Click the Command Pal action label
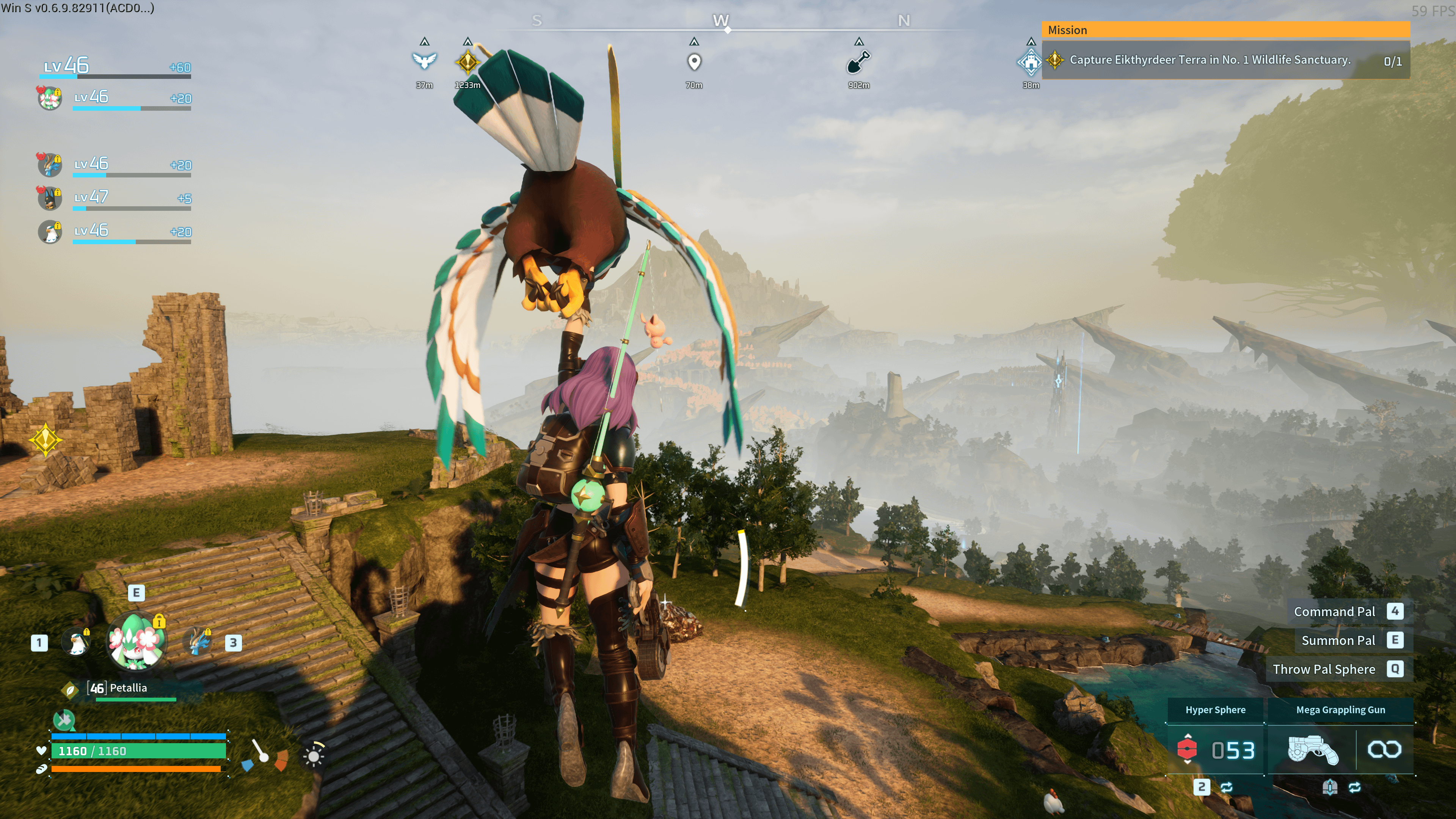The width and height of the screenshot is (1456, 819). click(1334, 612)
